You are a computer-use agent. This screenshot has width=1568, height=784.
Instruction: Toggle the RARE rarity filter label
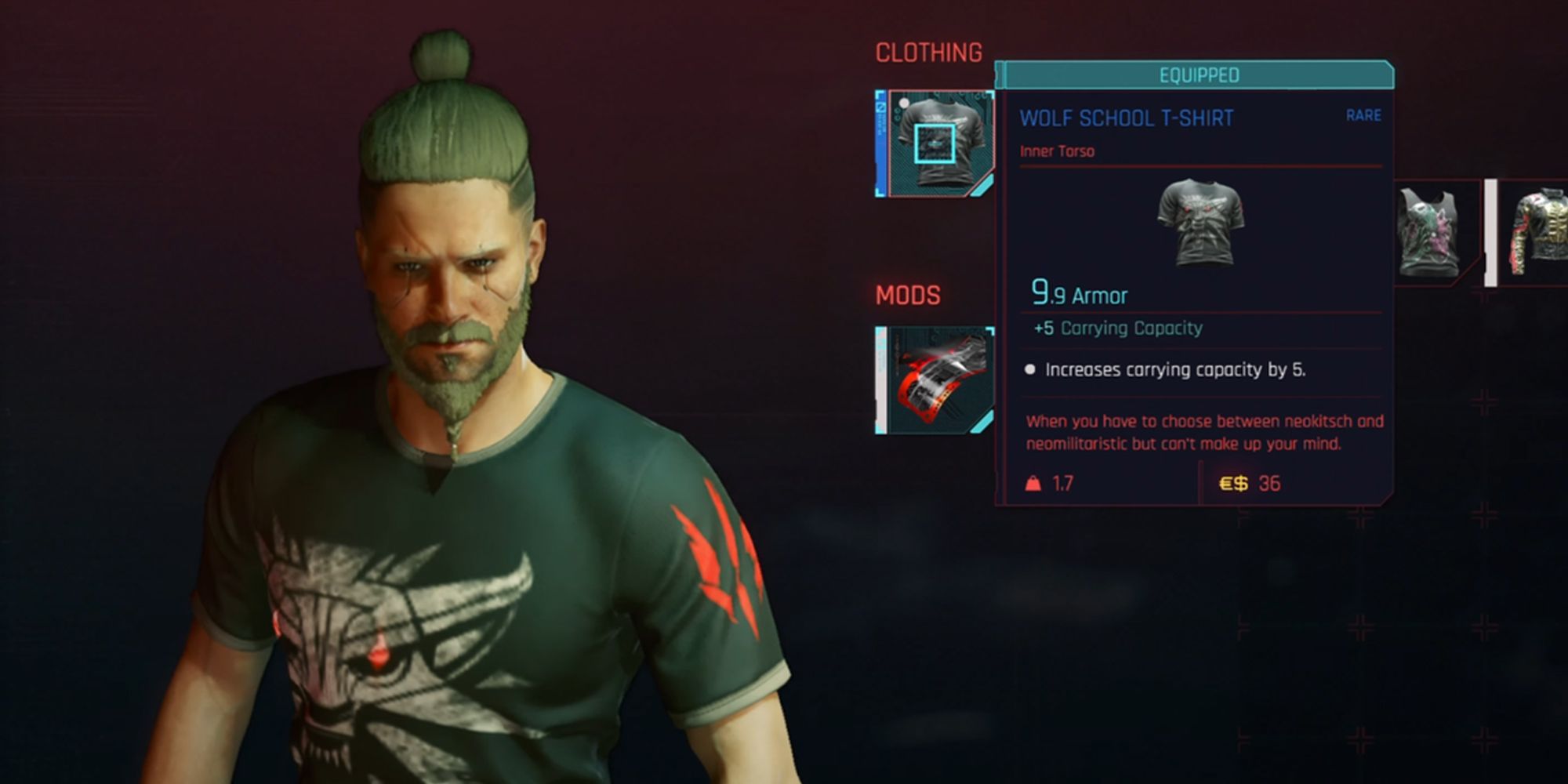(1364, 115)
